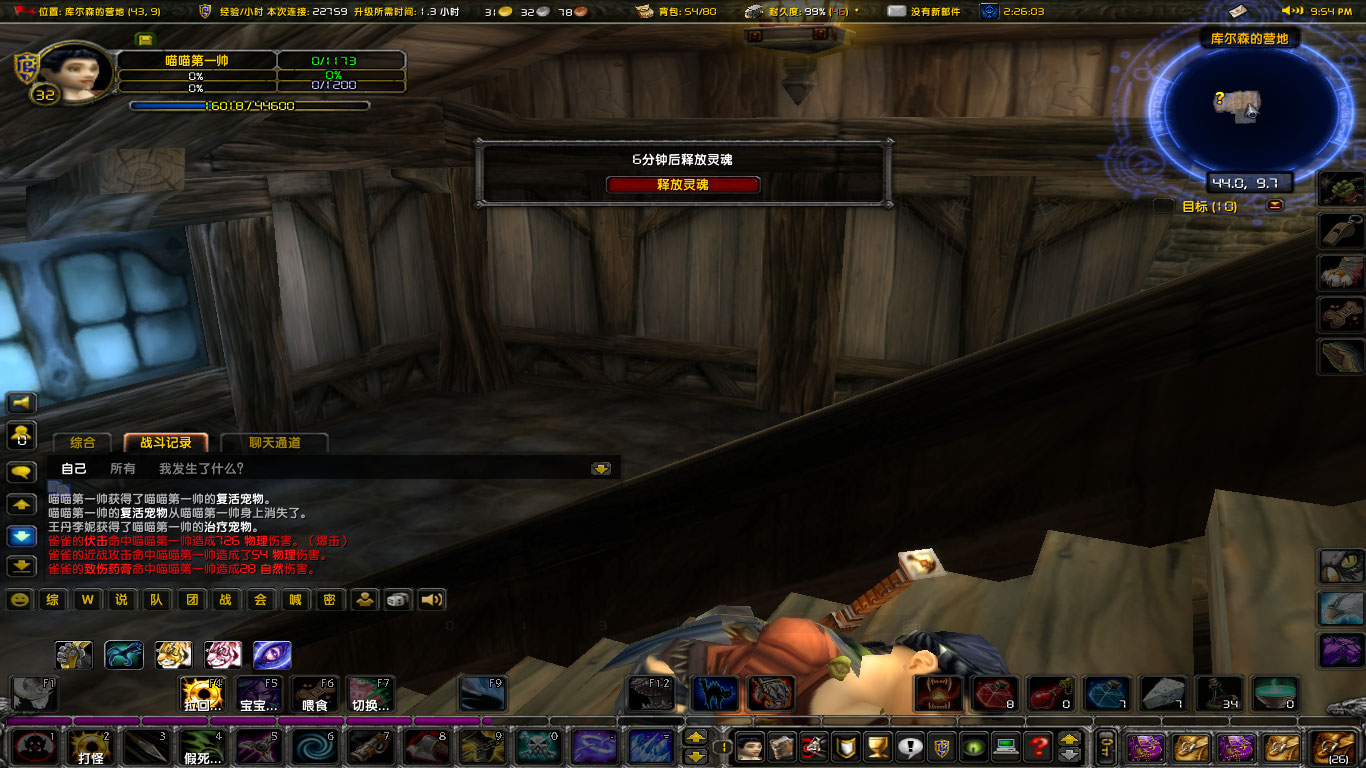
Task: Open the spellbook from the micro menu
Action: (783, 745)
